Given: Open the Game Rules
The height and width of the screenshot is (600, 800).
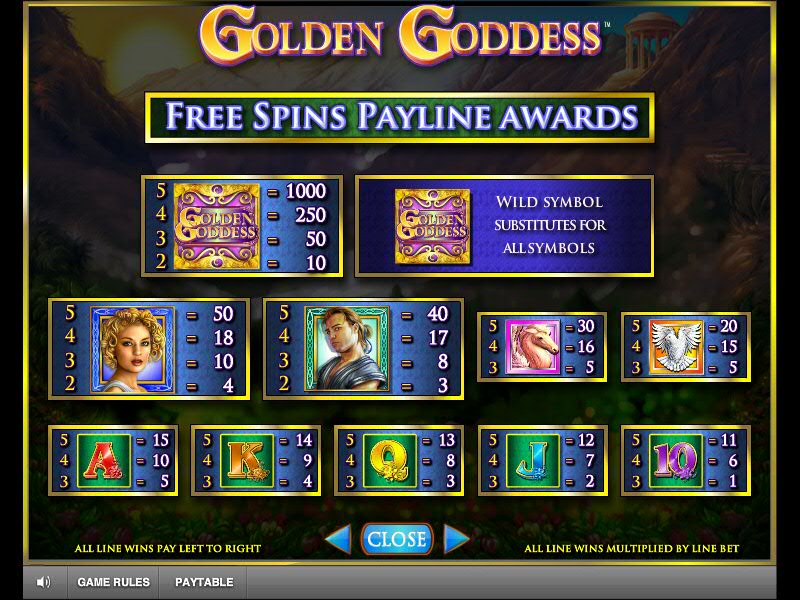Looking at the screenshot, I should [x=114, y=582].
